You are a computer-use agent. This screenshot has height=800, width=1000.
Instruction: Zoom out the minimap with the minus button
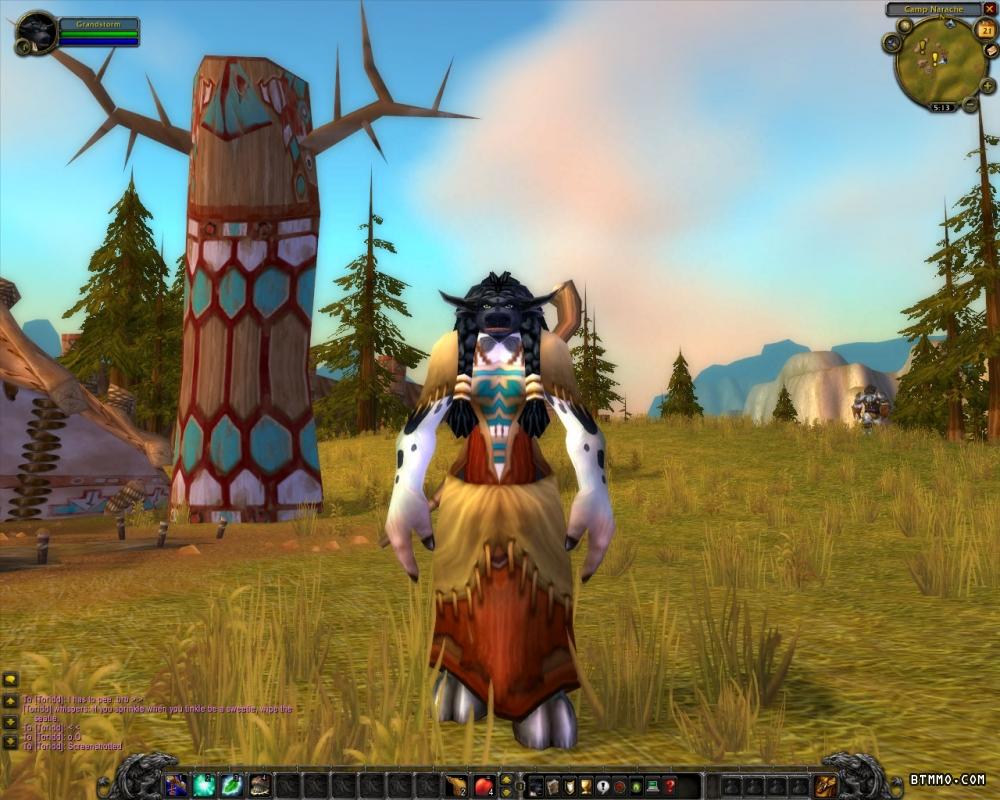click(970, 103)
